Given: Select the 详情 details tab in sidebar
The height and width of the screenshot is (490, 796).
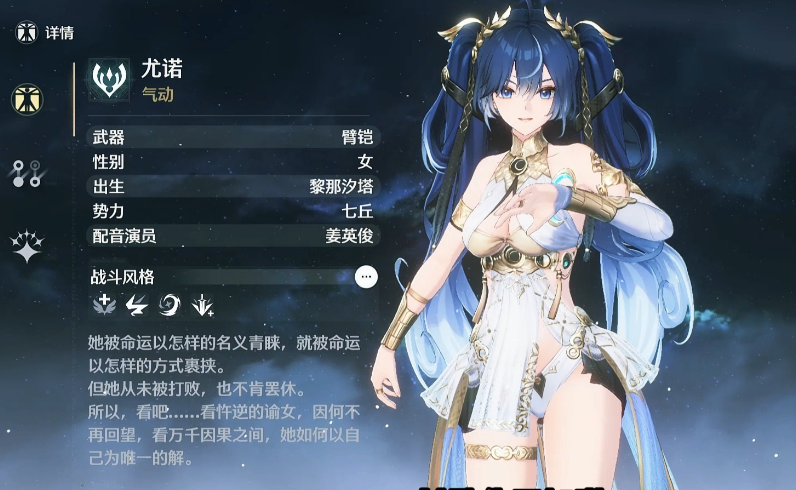Looking at the screenshot, I should (x=27, y=98).
